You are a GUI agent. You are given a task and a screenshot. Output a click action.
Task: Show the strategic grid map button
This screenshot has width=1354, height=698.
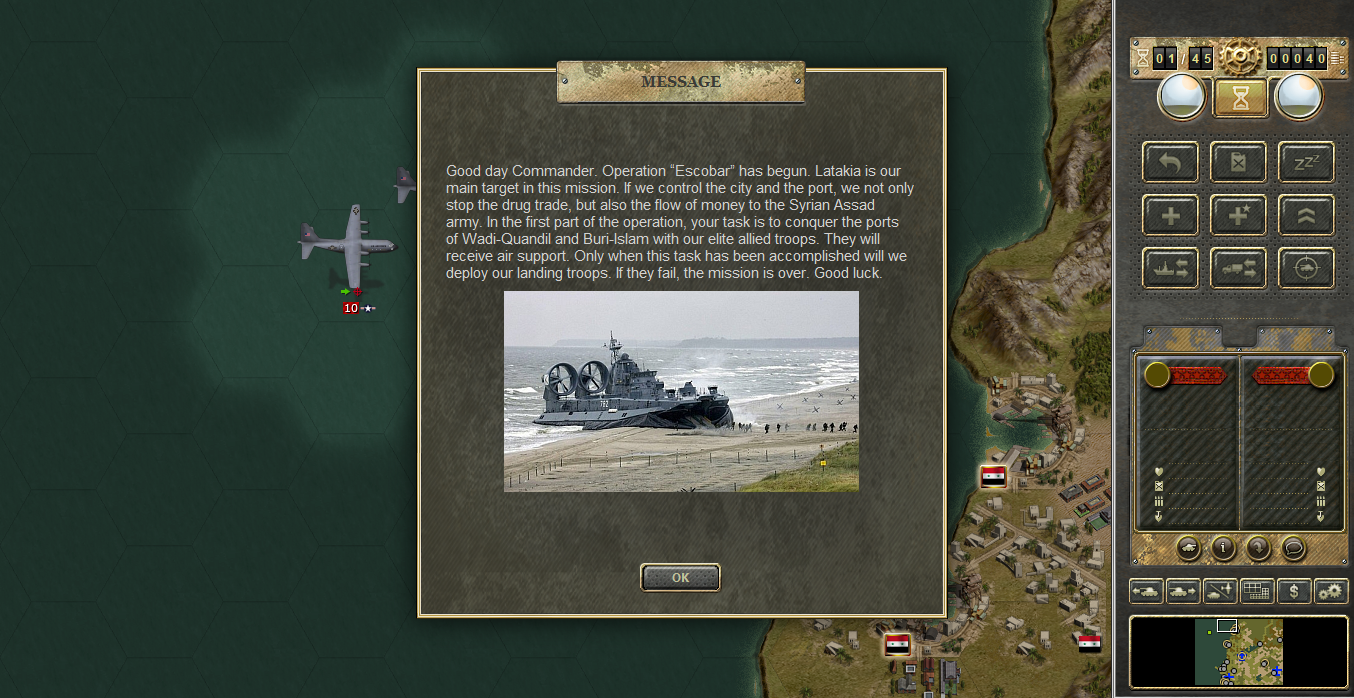pos(1256,591)
